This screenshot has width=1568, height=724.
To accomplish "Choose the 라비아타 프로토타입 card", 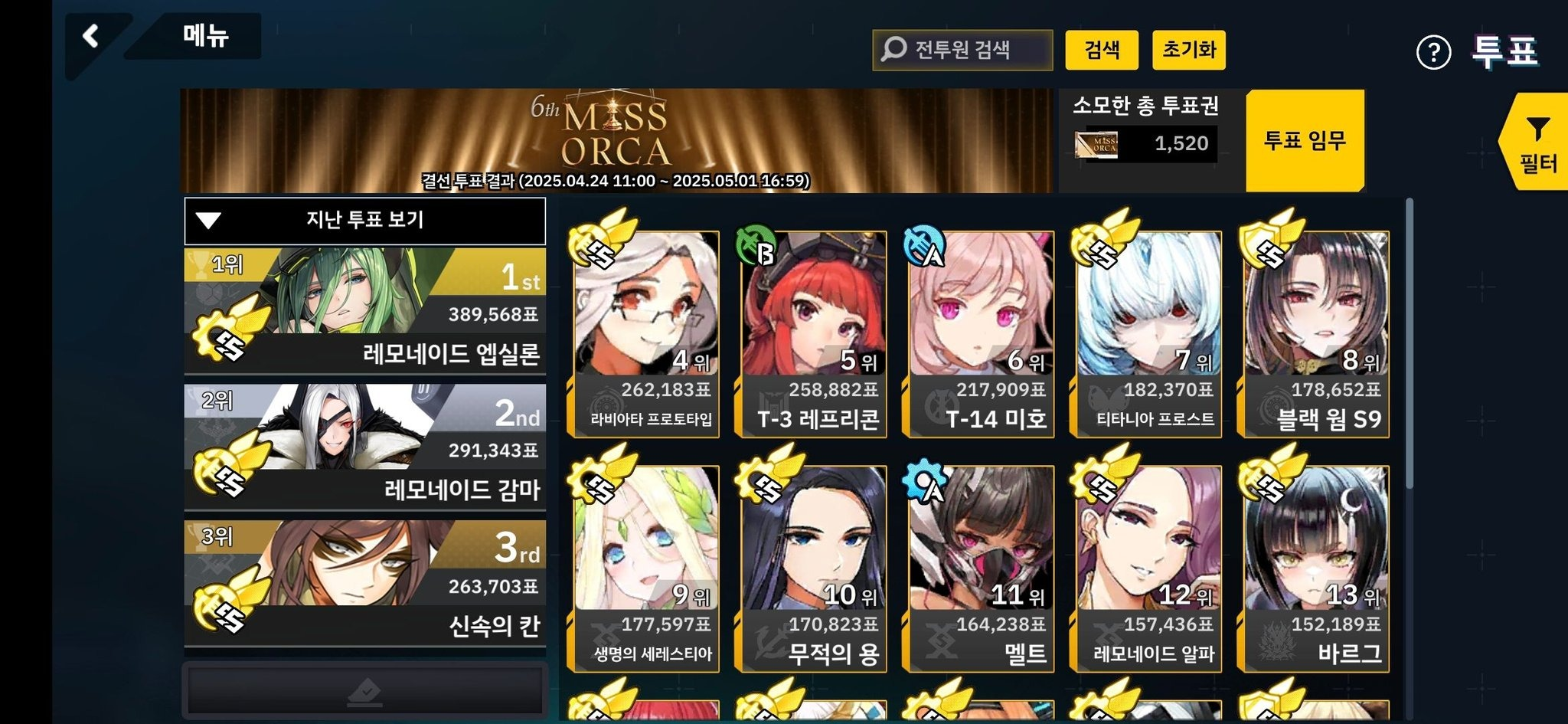I will coord(646,334).
